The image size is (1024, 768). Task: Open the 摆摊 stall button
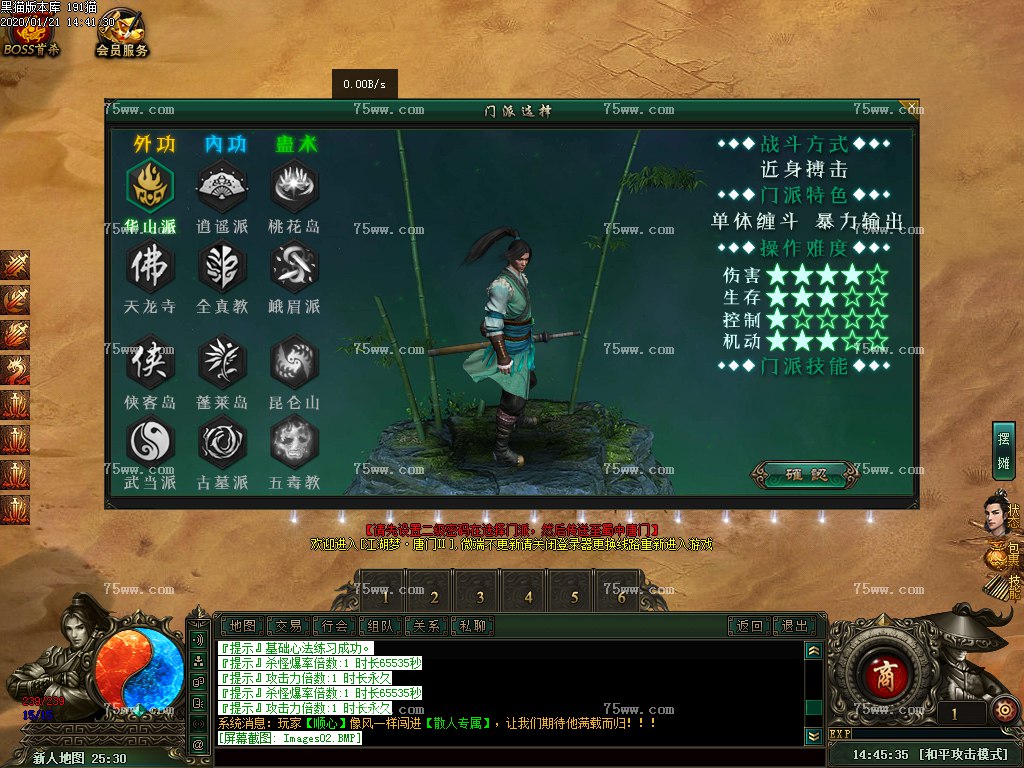(x=1003, y=451)
